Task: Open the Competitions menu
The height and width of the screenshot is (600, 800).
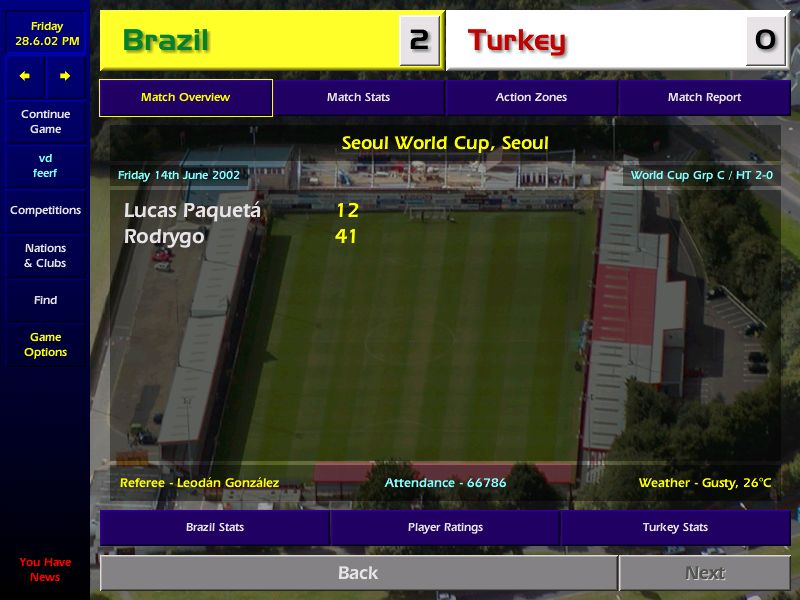Action: [45, 211]
